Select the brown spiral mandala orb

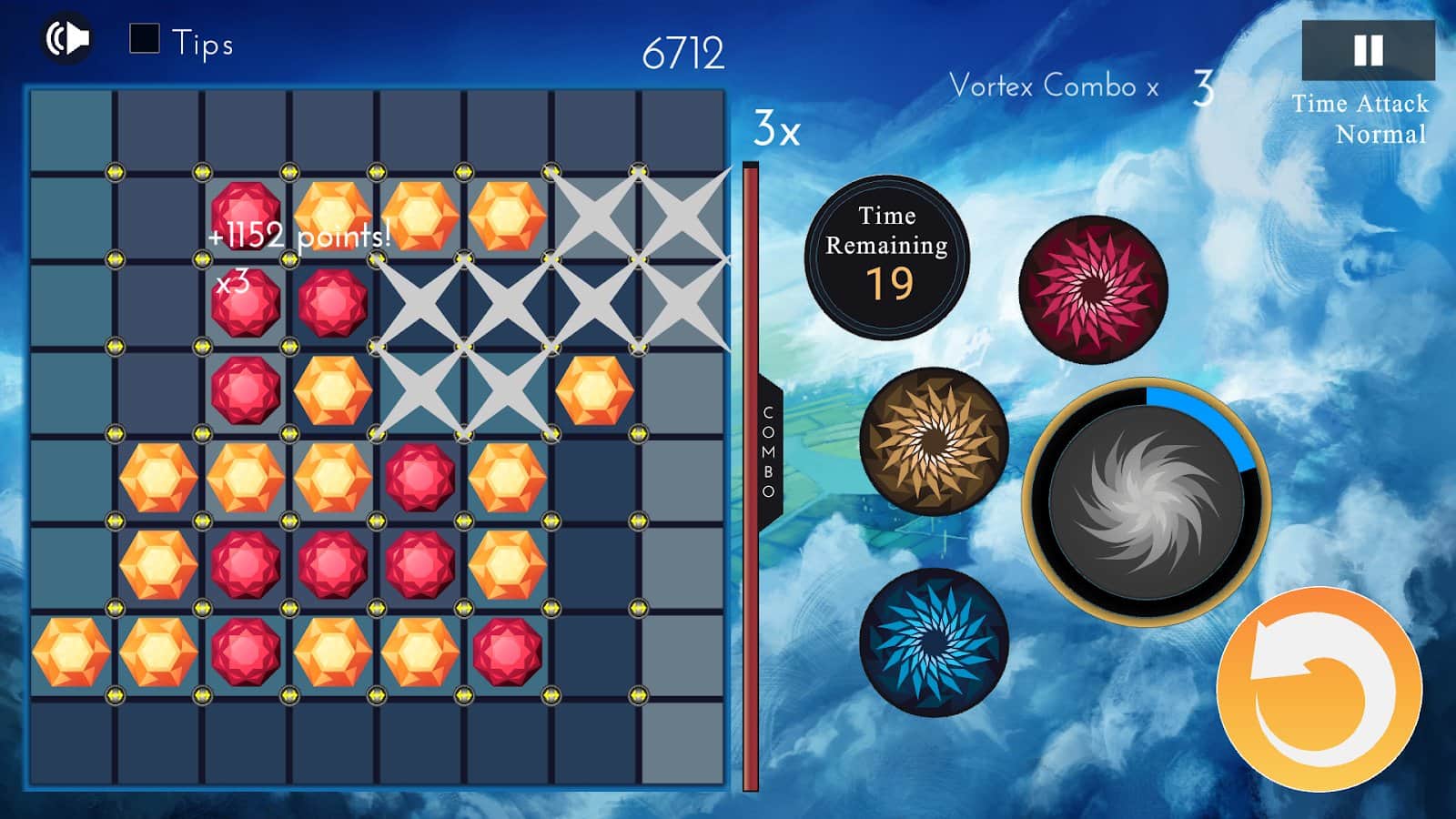click(x=929, y=440)
